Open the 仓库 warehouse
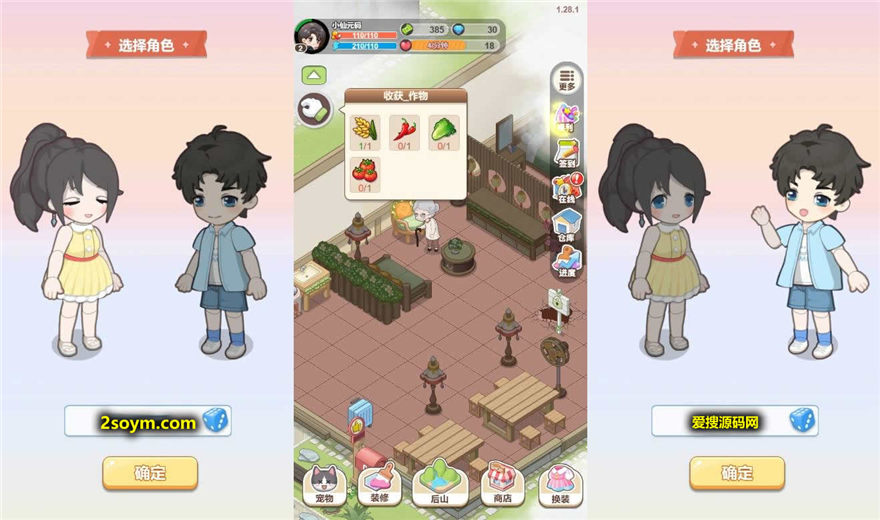 point(567,226)
